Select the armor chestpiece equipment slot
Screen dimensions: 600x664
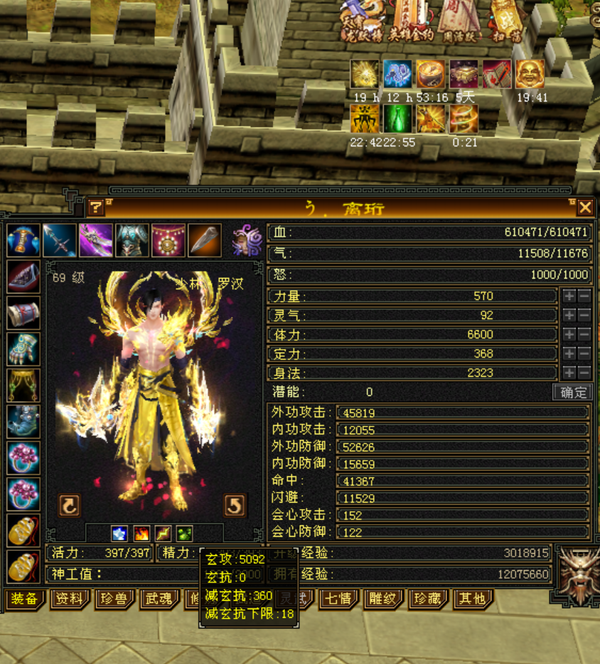point(132,240)
